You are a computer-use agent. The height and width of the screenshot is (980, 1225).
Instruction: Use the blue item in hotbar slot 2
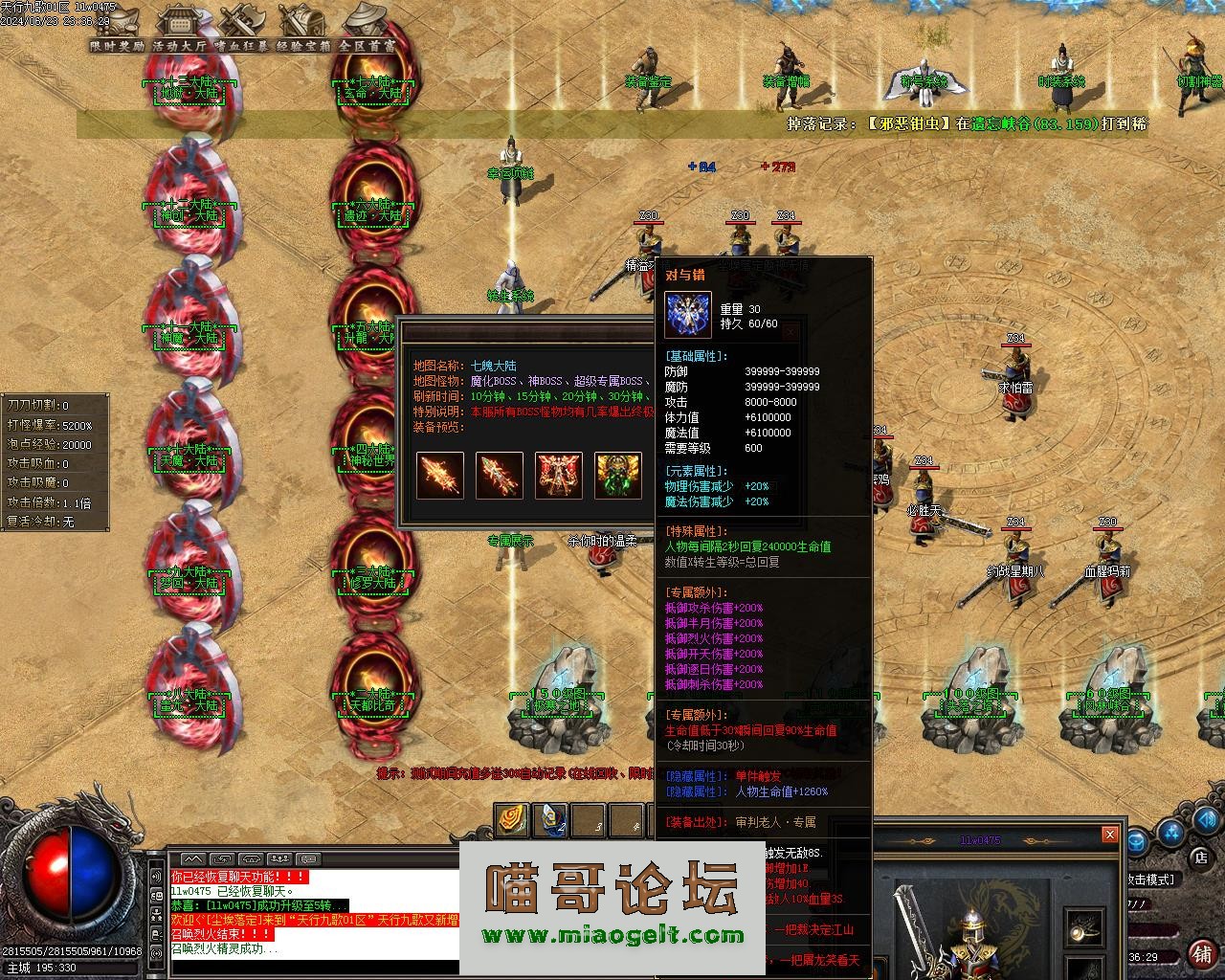pos(549,820)
